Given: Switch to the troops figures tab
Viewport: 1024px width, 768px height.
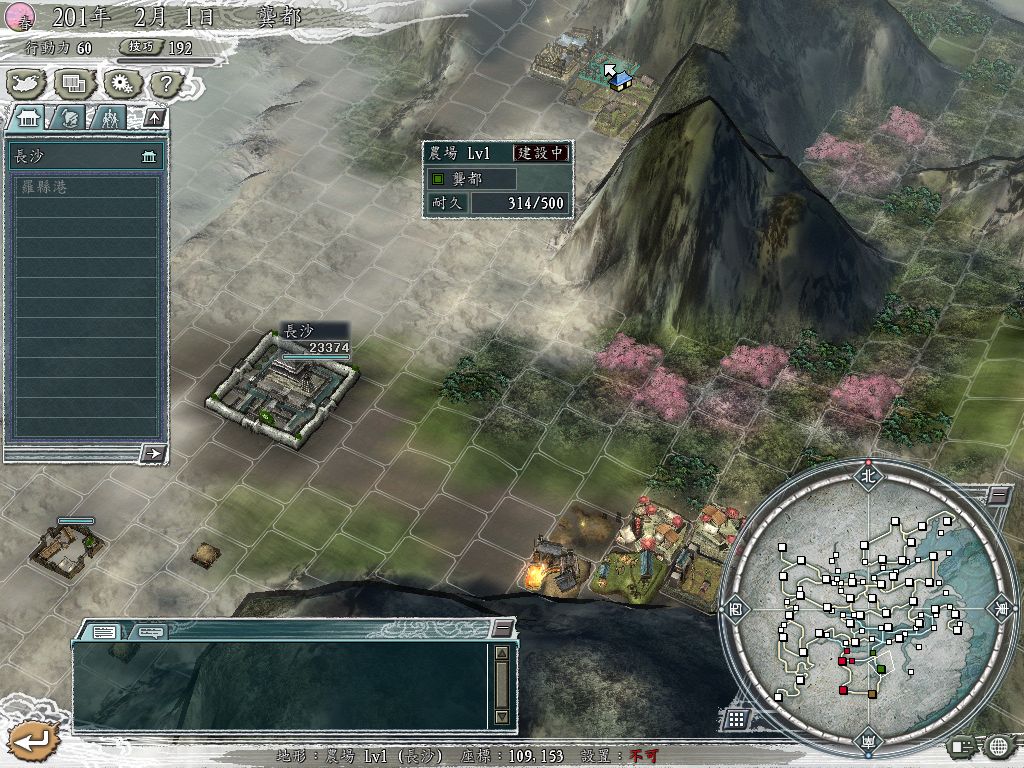Looking at the screenshot, I should (x=110, y=118).
